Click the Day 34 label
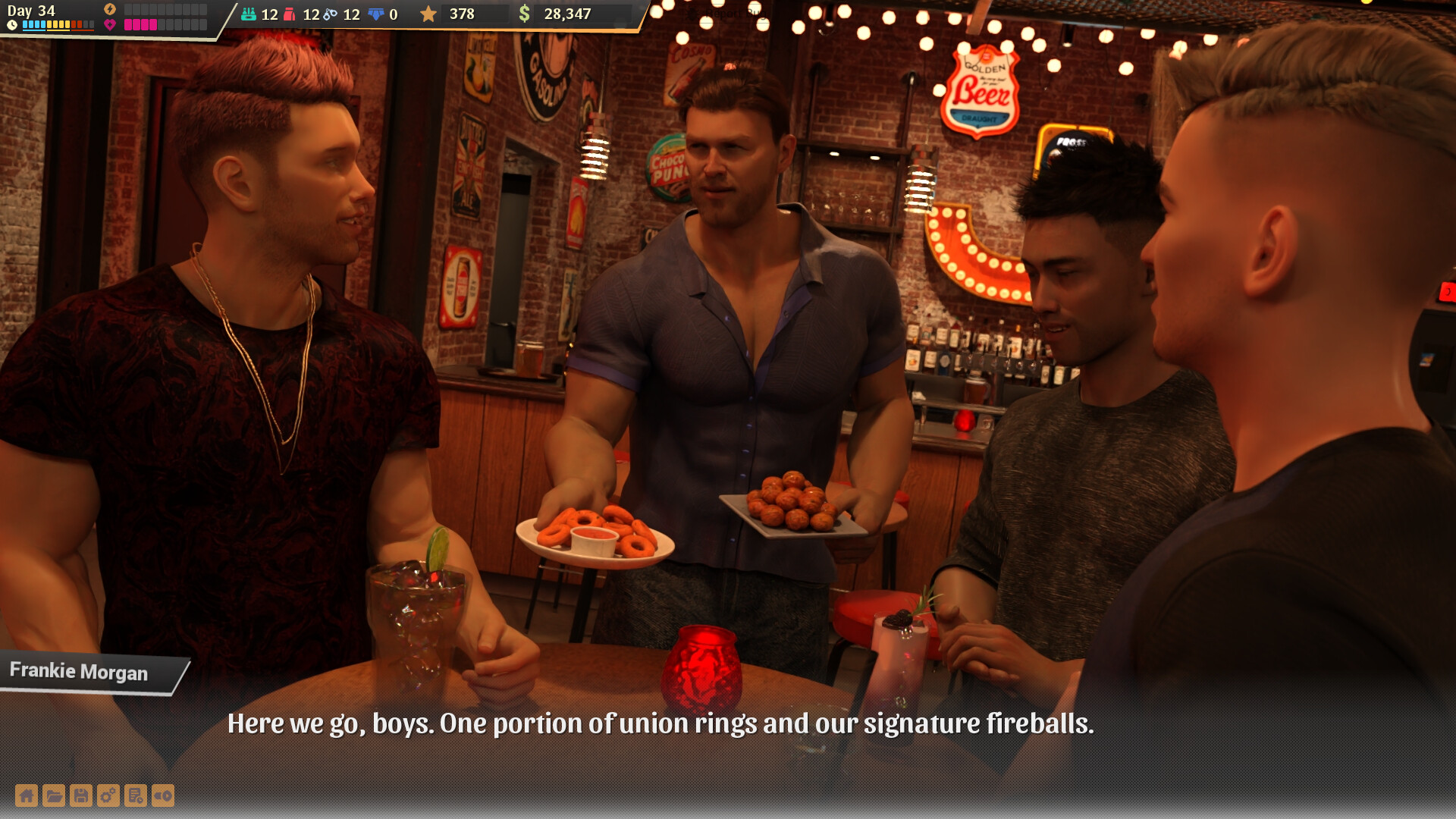This screenshot has height=819, width=1456. tap(32, 11)
